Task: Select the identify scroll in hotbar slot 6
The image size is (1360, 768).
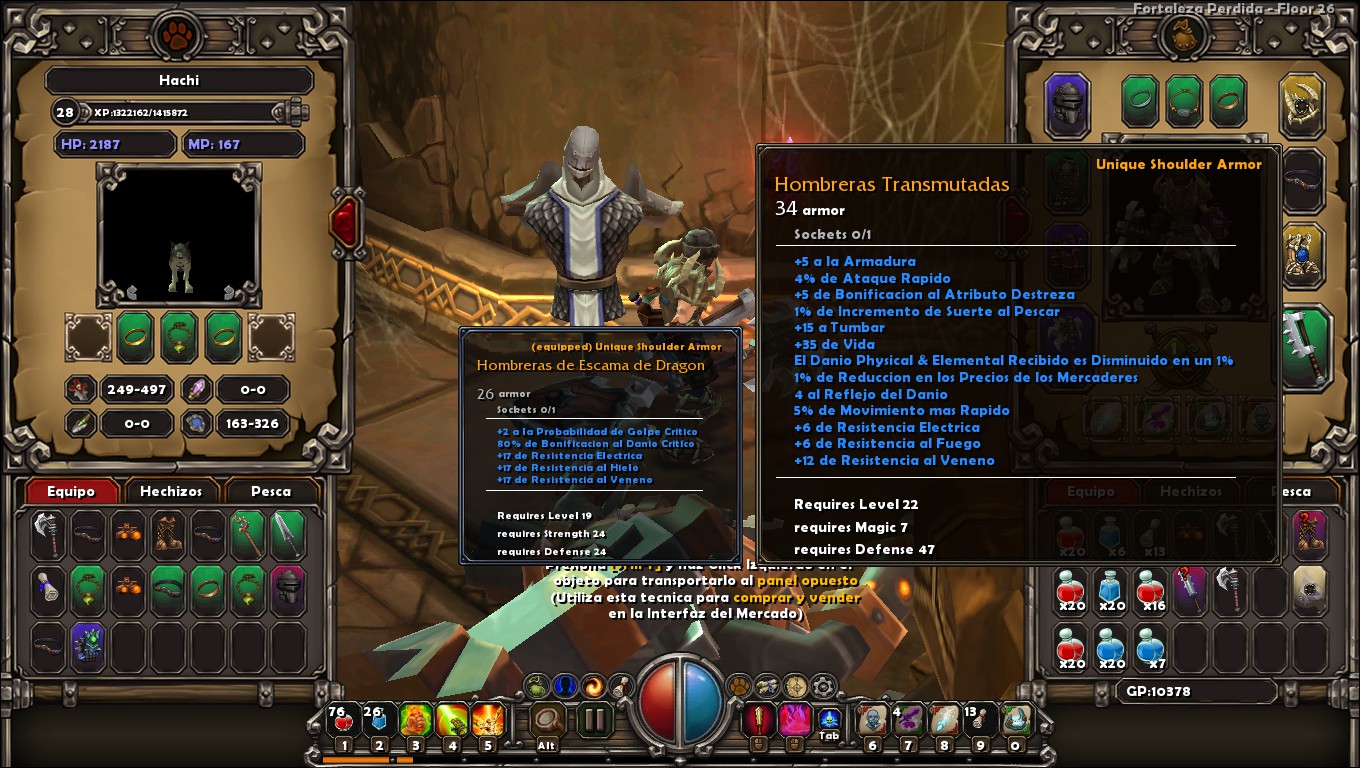Action: pyautogui.click(x=872, y=720)
